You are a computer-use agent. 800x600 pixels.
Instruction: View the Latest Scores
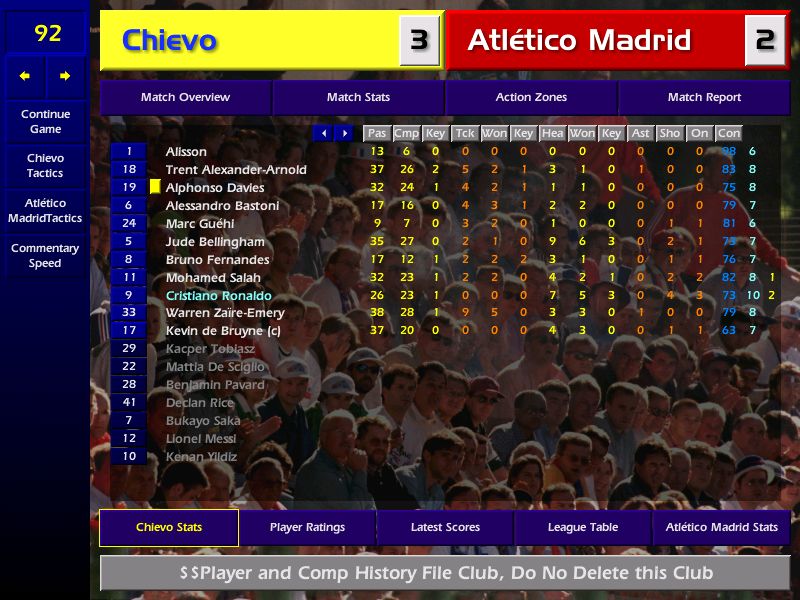pyautogui.click(x=445, y=527)
